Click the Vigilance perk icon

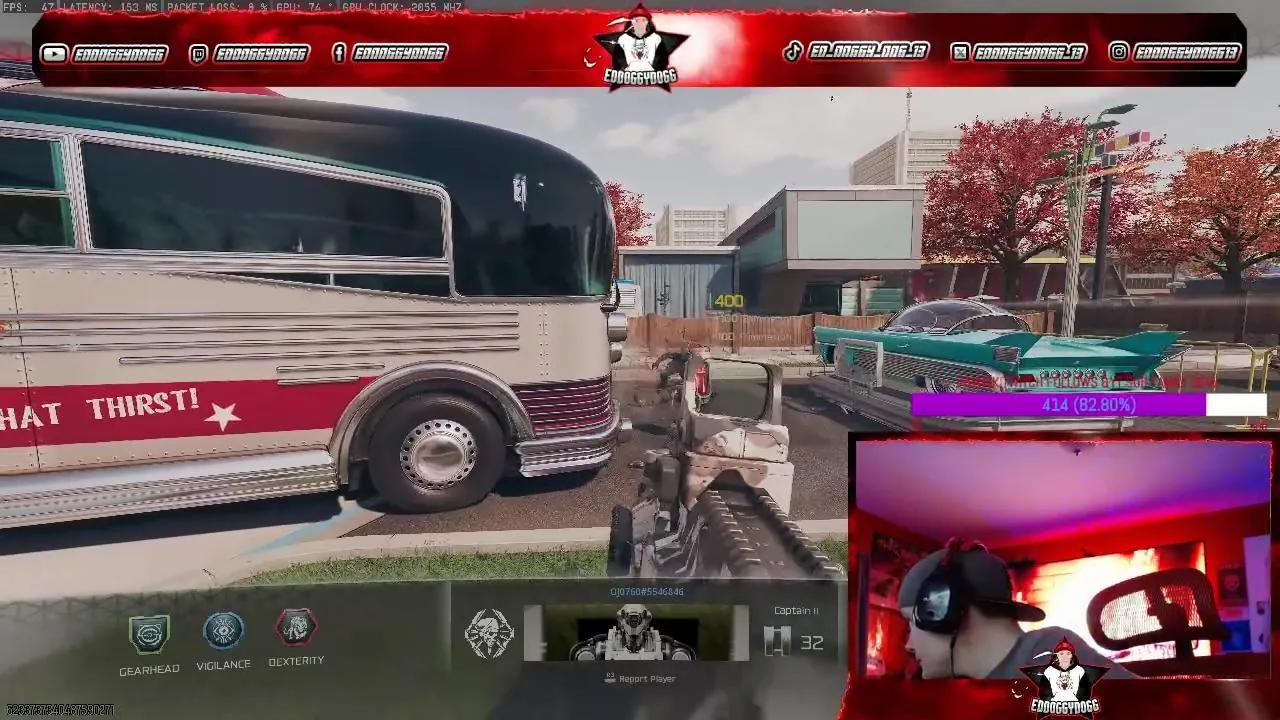click(223, 629)
